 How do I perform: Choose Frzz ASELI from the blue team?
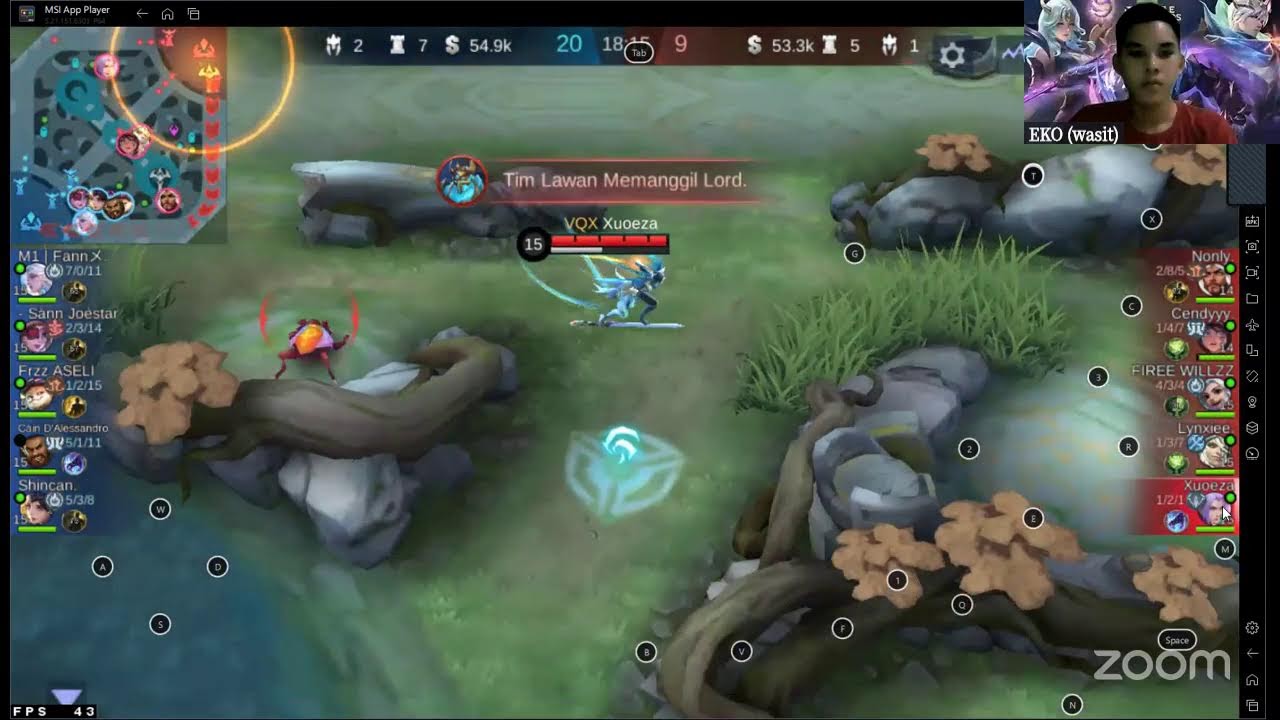click(60, 388)
